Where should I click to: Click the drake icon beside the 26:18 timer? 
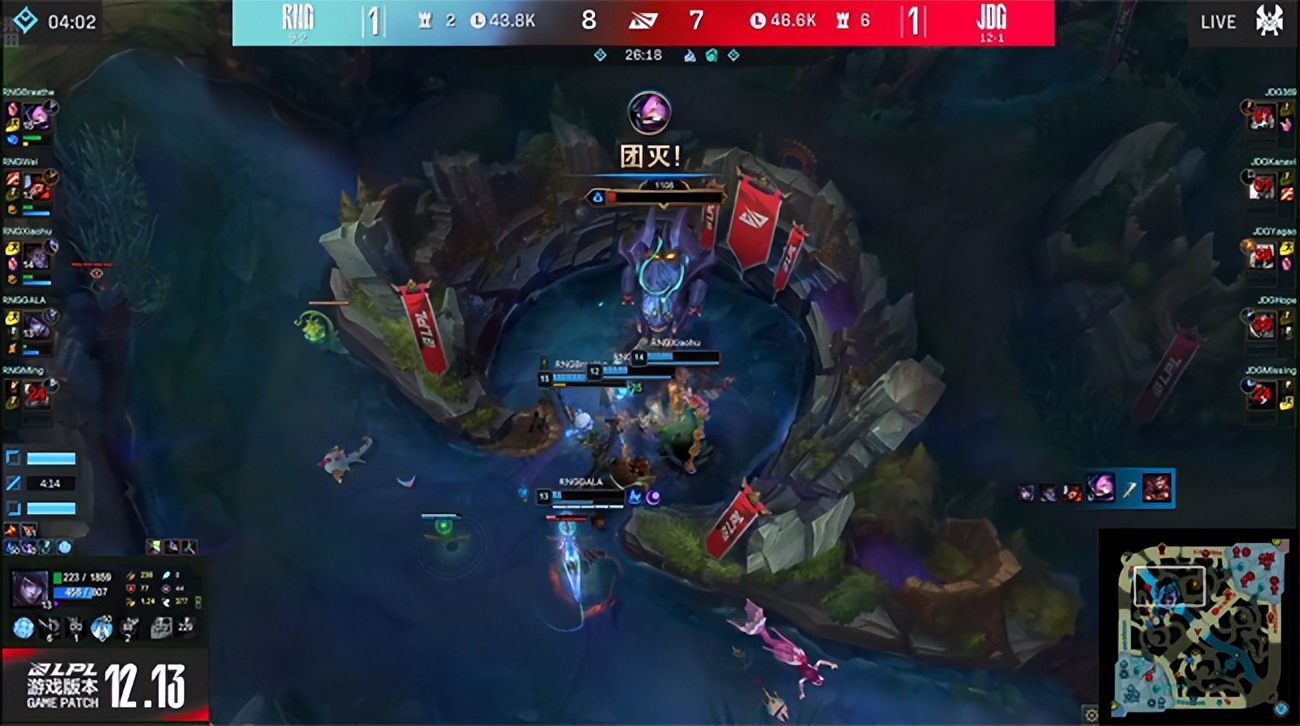pyautogui.click(x=691, y=55)
